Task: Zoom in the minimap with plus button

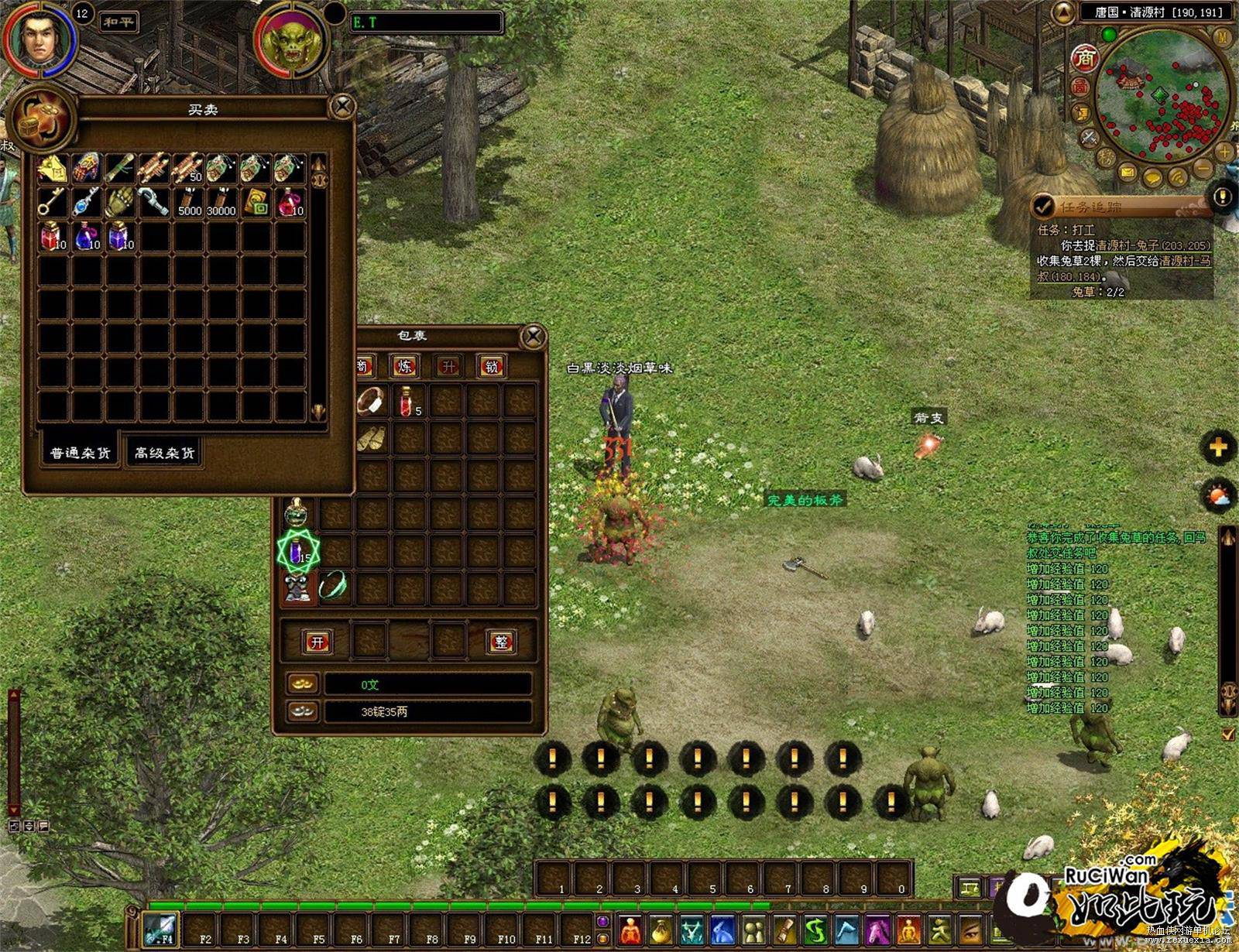Action: [1224, 152]
